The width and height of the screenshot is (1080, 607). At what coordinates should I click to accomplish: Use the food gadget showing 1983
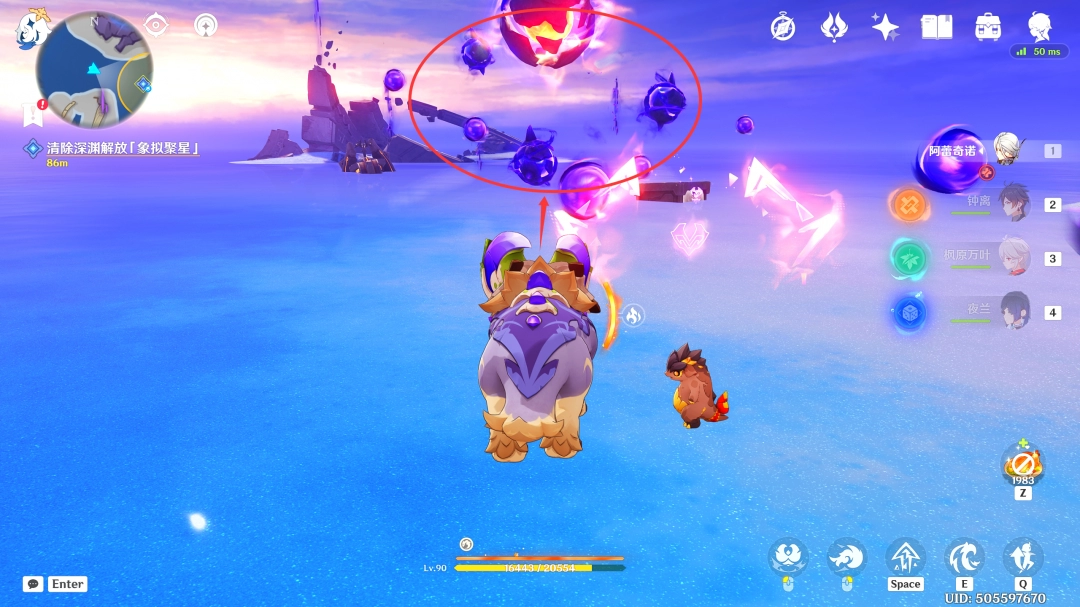coord(1023,464)
